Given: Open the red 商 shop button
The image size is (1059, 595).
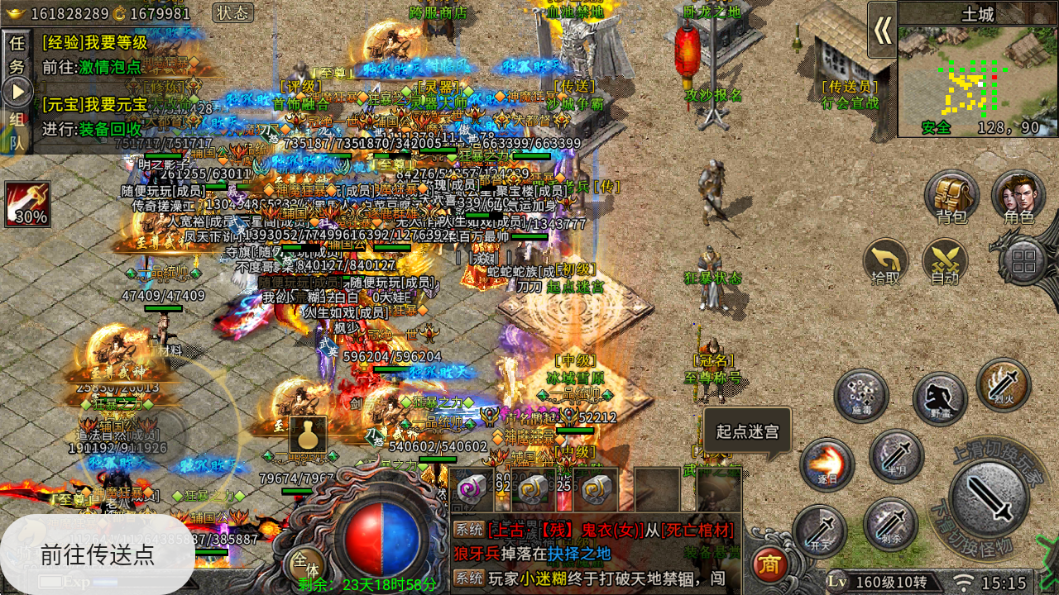Looking at the screenshot, I should (x=768, y=564).
